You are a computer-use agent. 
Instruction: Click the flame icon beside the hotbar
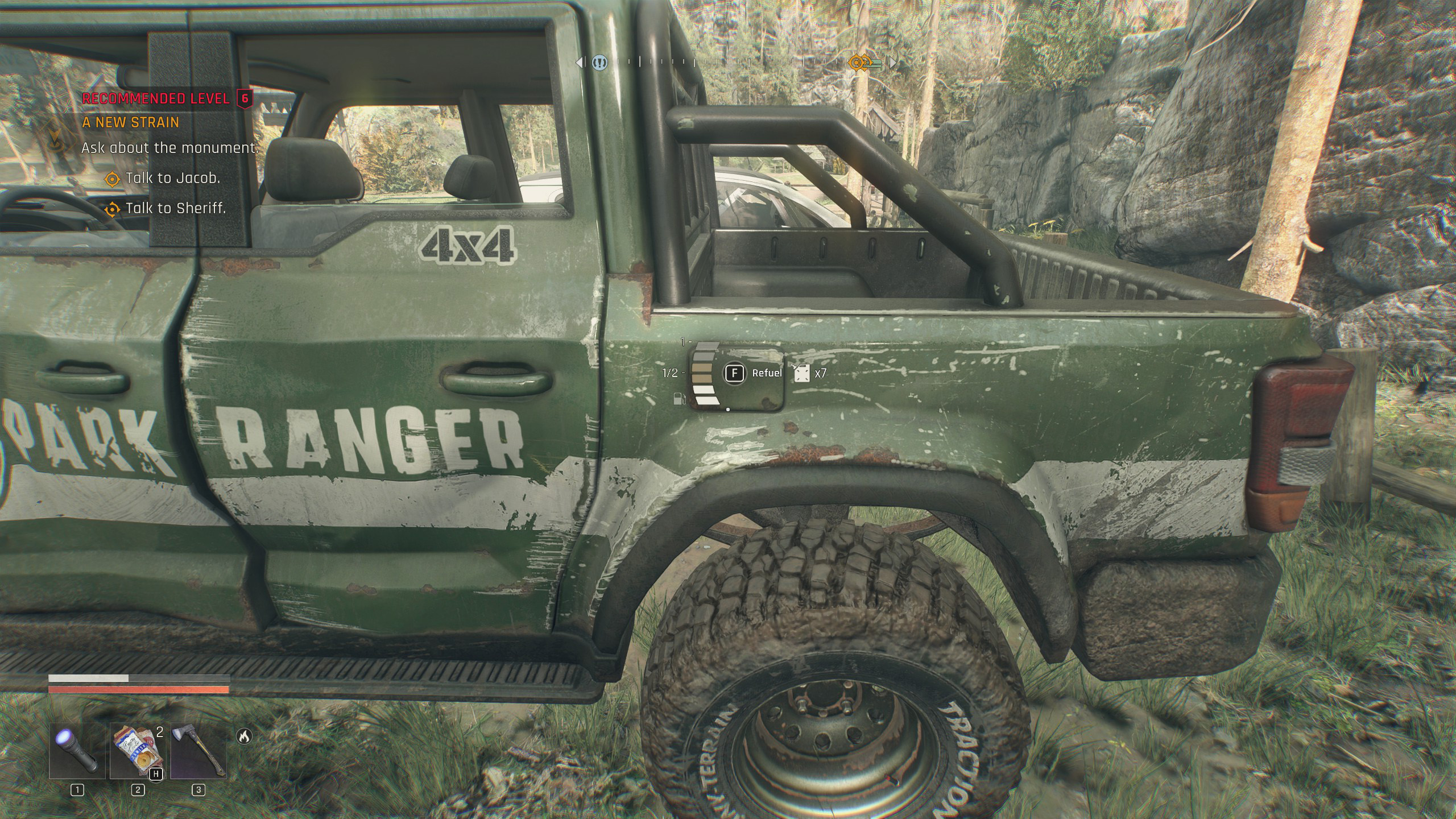(x=244, y=737)
